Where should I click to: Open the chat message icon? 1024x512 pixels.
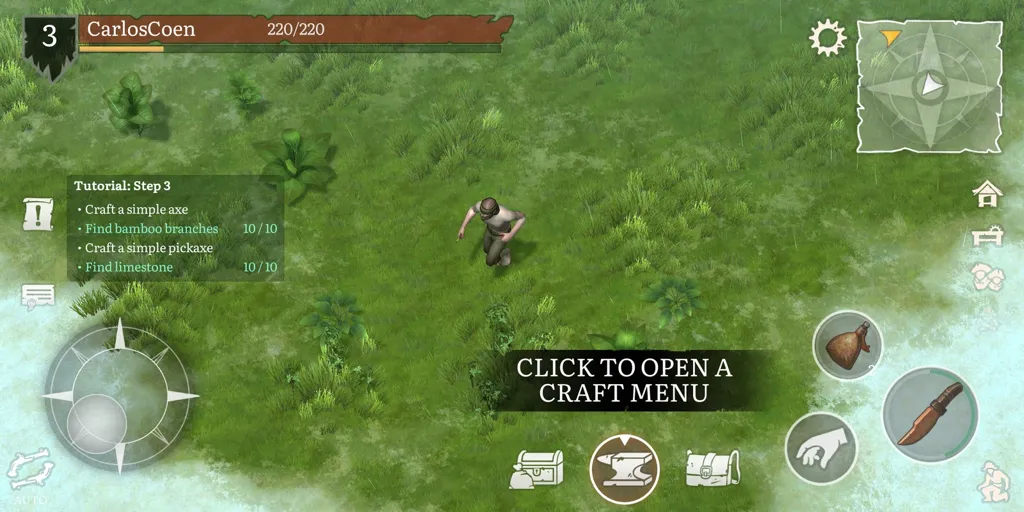coord(38,296)
